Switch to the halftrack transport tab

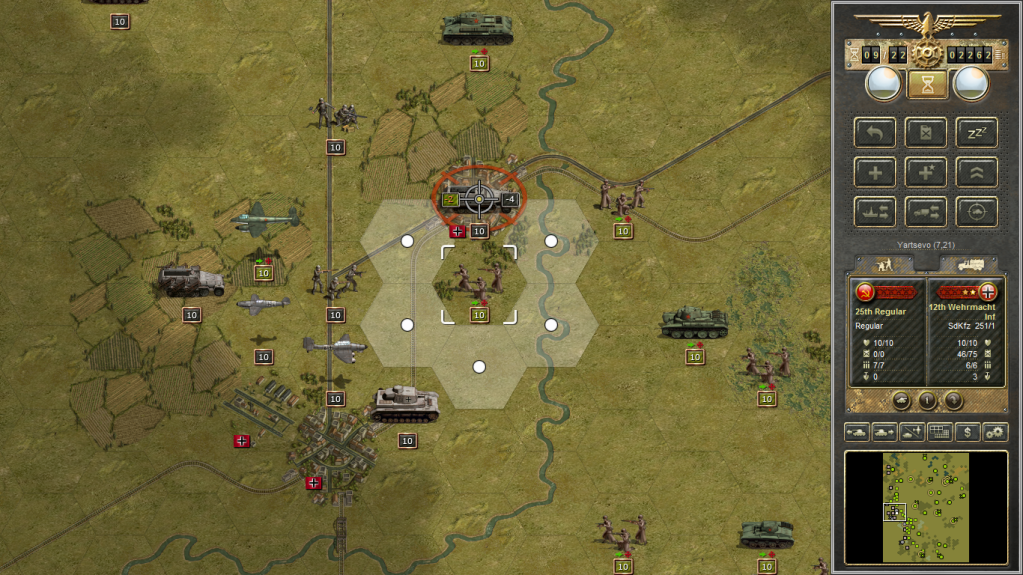(x=970, y=264)
